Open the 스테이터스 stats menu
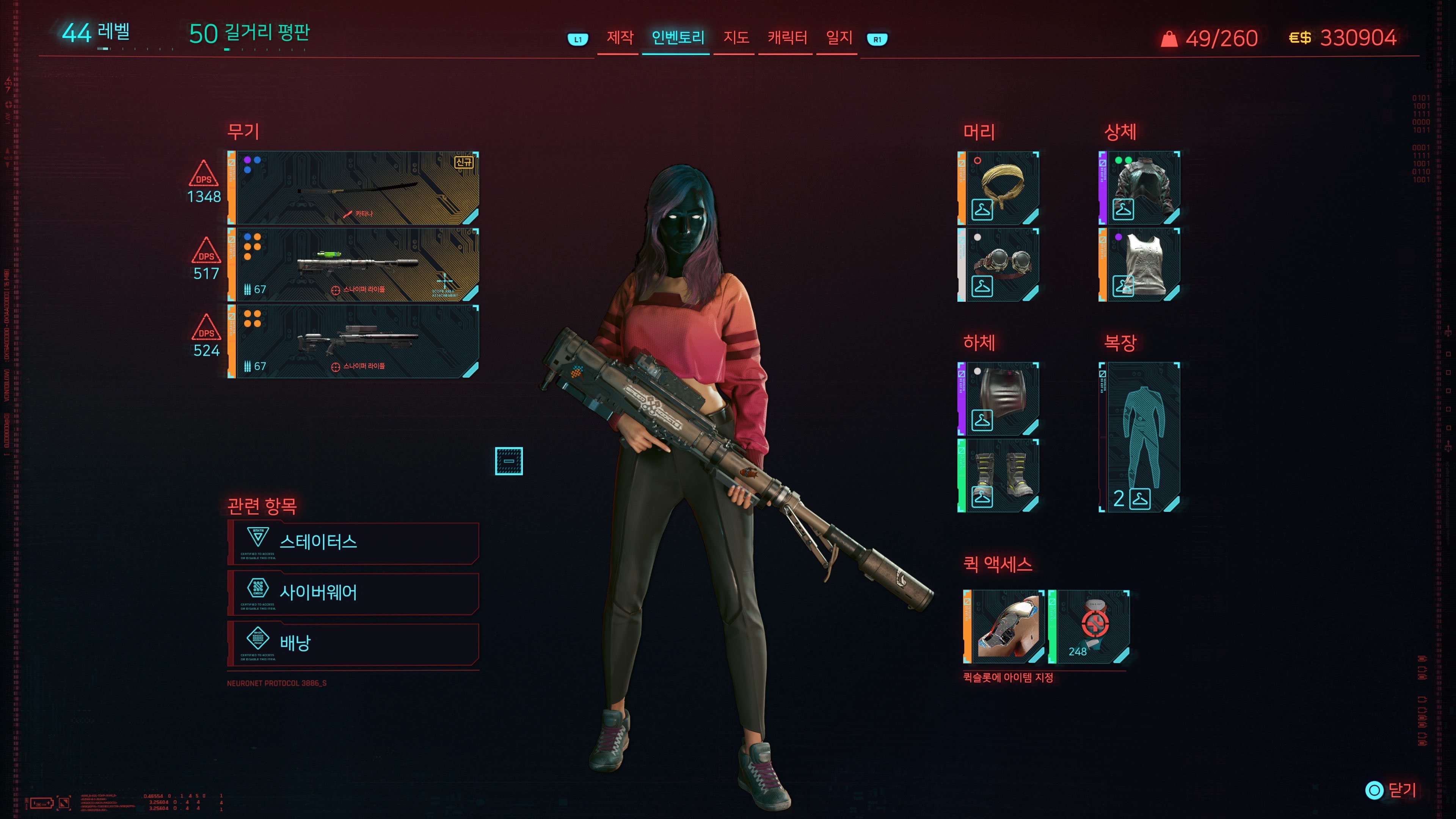This screenshot has width=1456, height=819. [x=354, y=543]
